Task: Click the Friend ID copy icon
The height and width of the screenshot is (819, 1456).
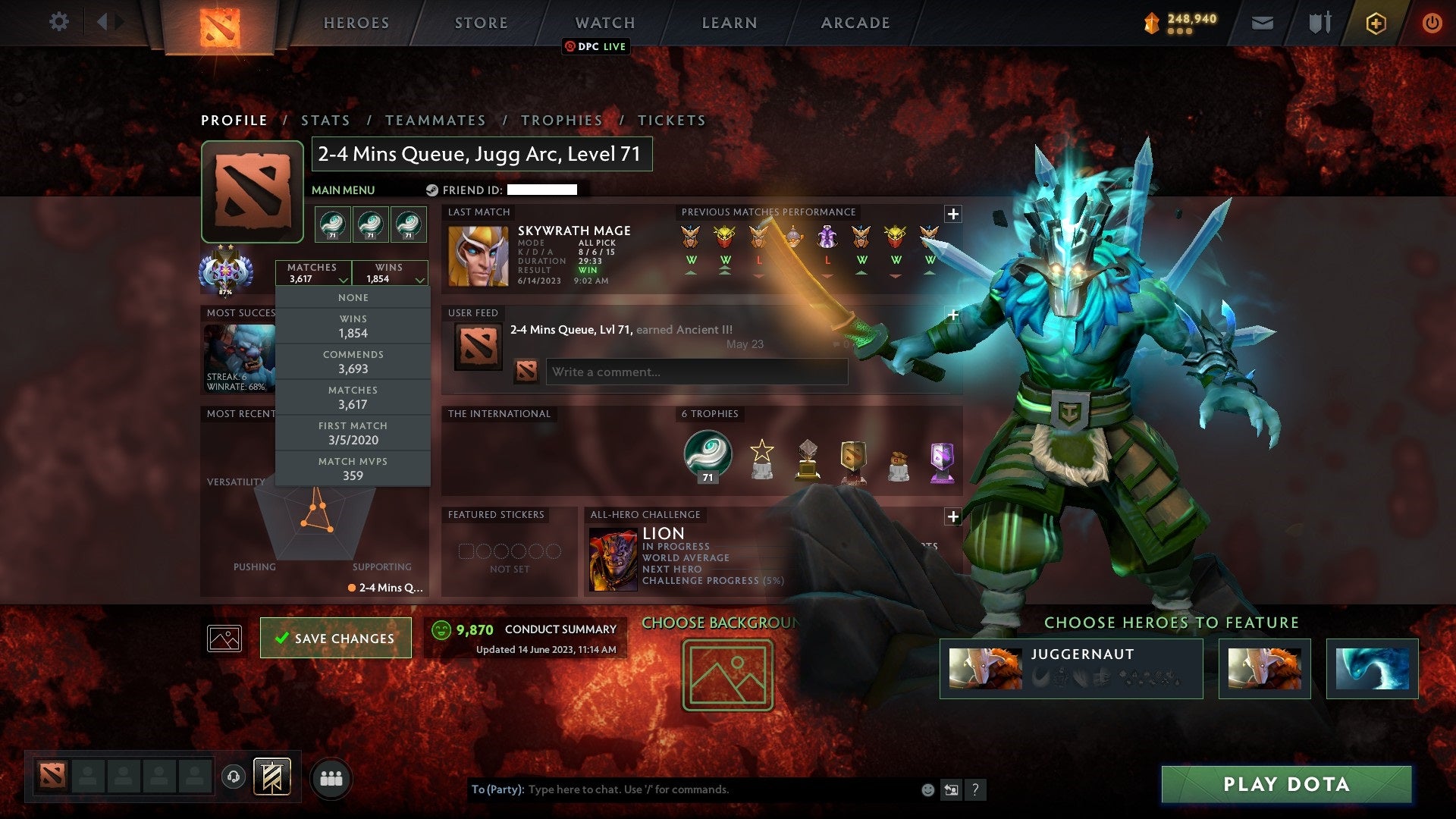Action: [x=432, y=190]
